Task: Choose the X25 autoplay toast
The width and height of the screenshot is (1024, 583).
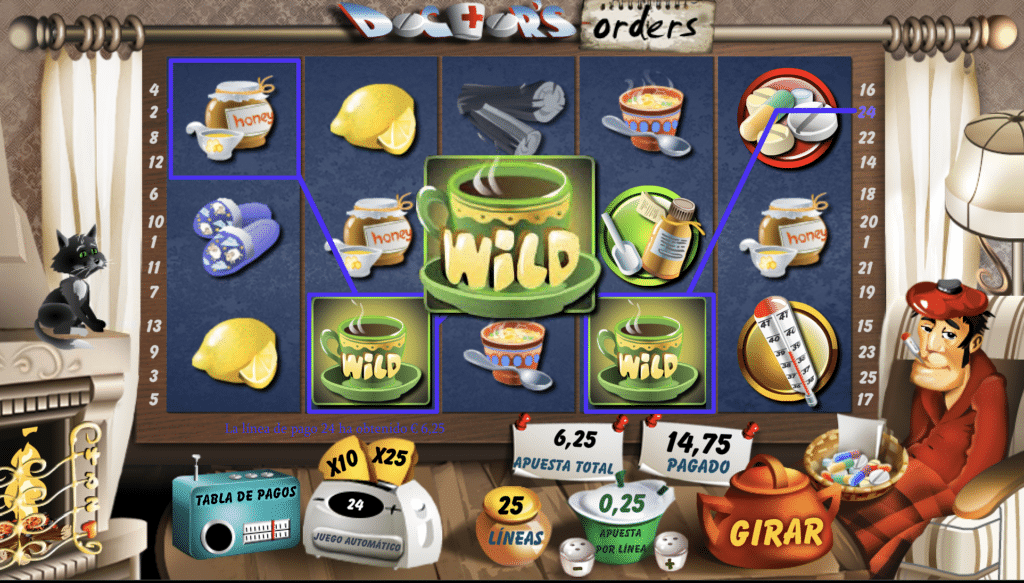Action: (391, 458)
